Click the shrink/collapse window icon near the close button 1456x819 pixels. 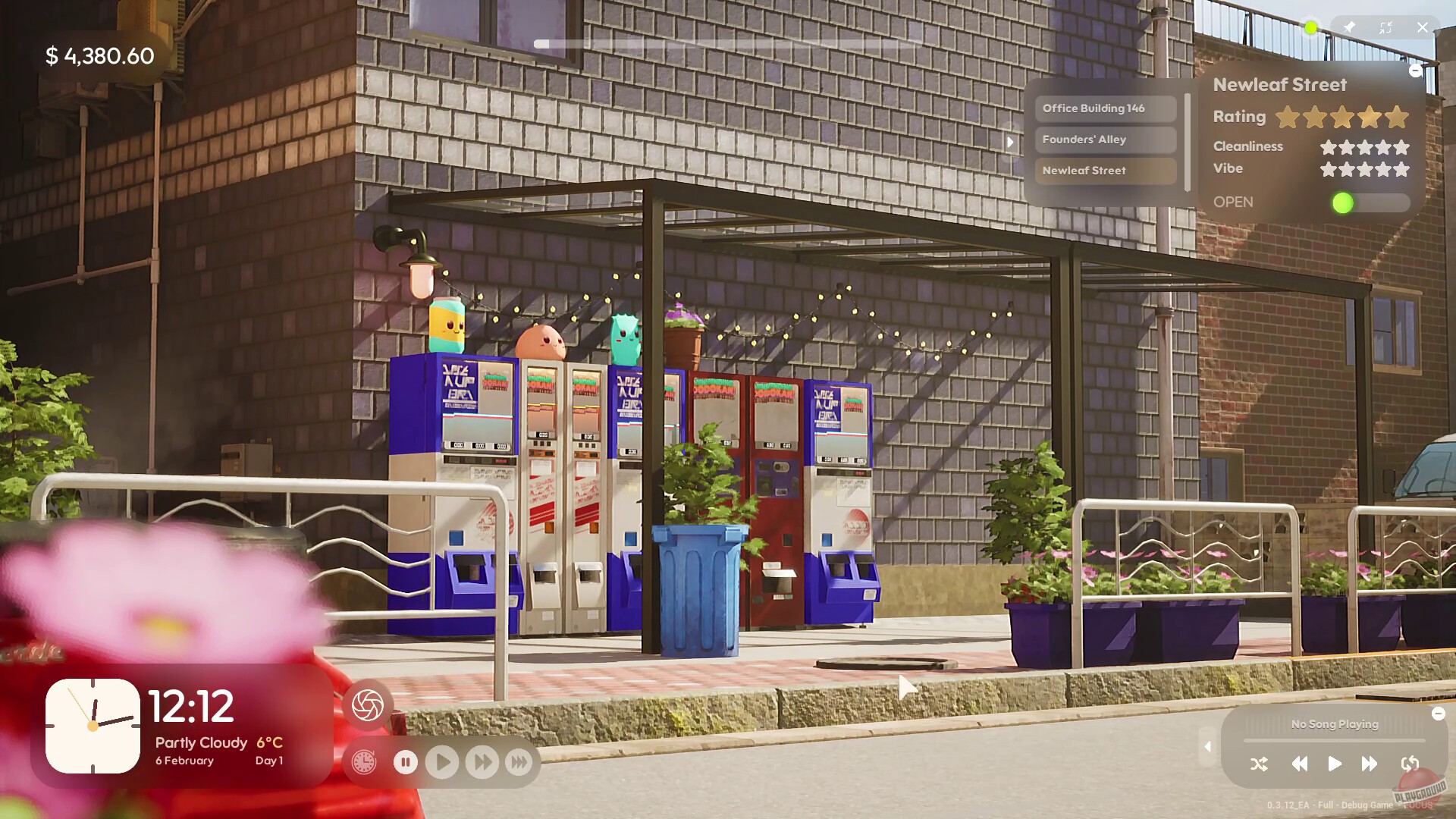click(1387, 27)
